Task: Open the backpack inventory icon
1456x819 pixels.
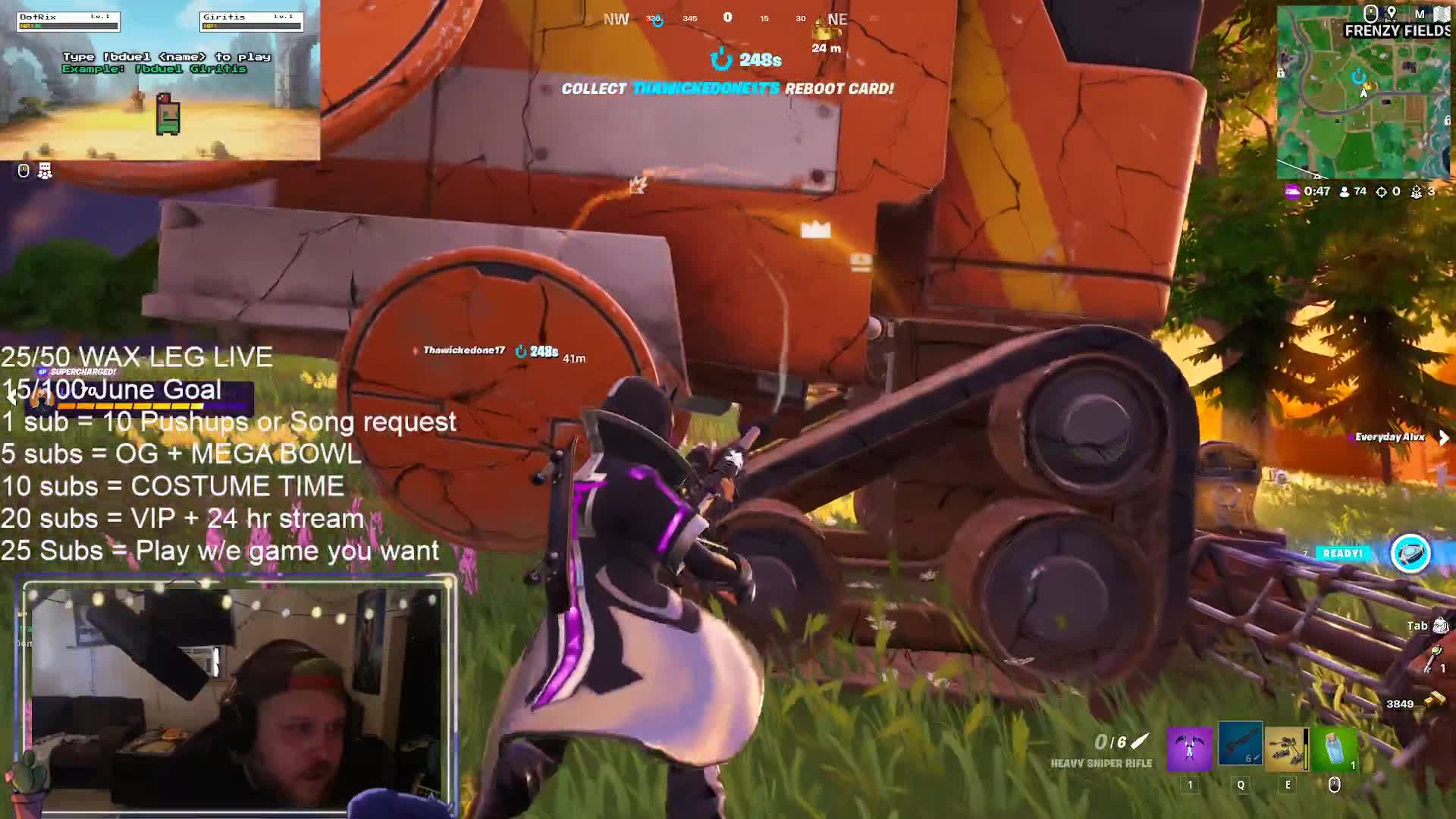Action: [1440, 626]
